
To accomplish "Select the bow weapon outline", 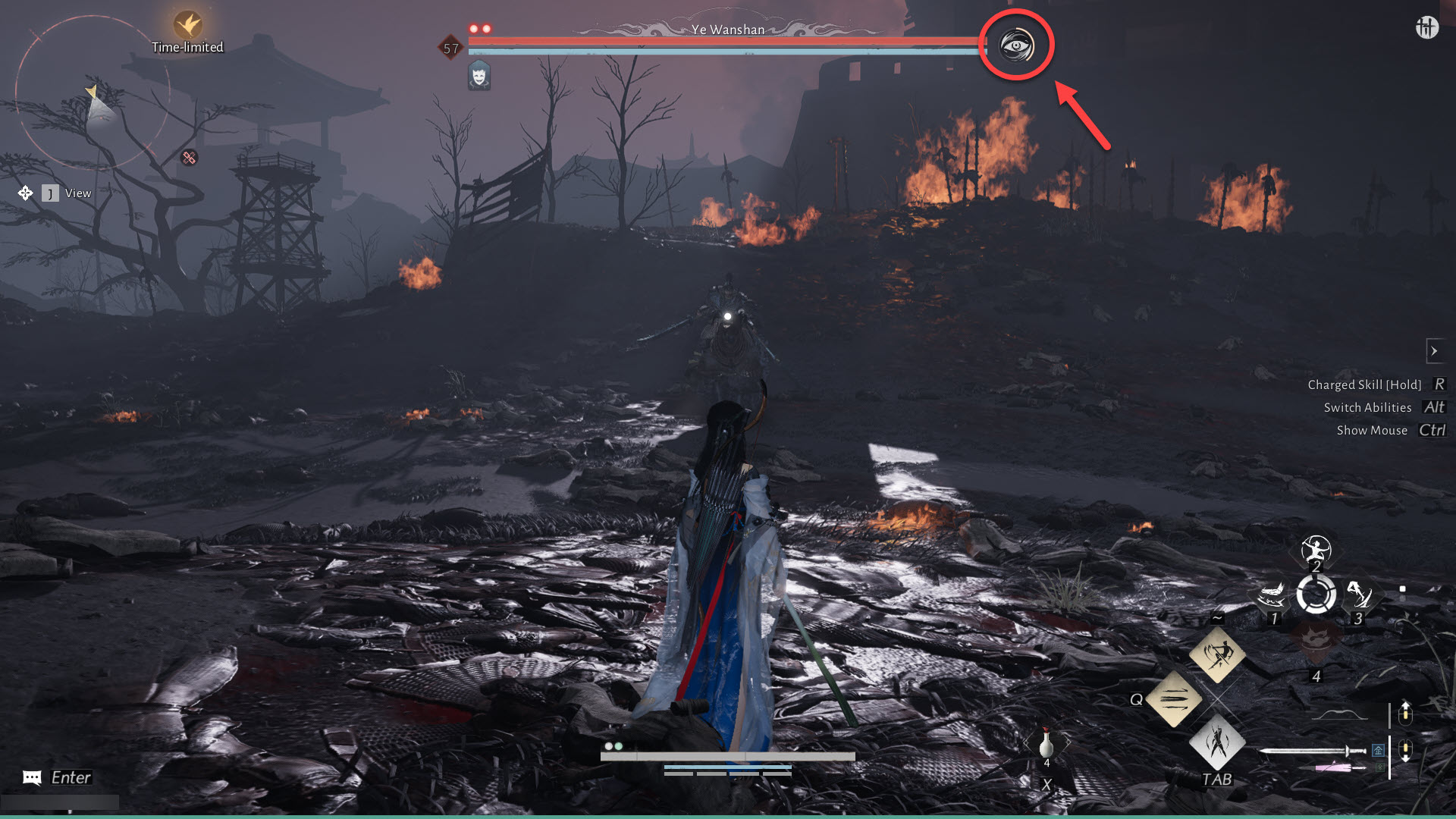I will click(1339, 714).
